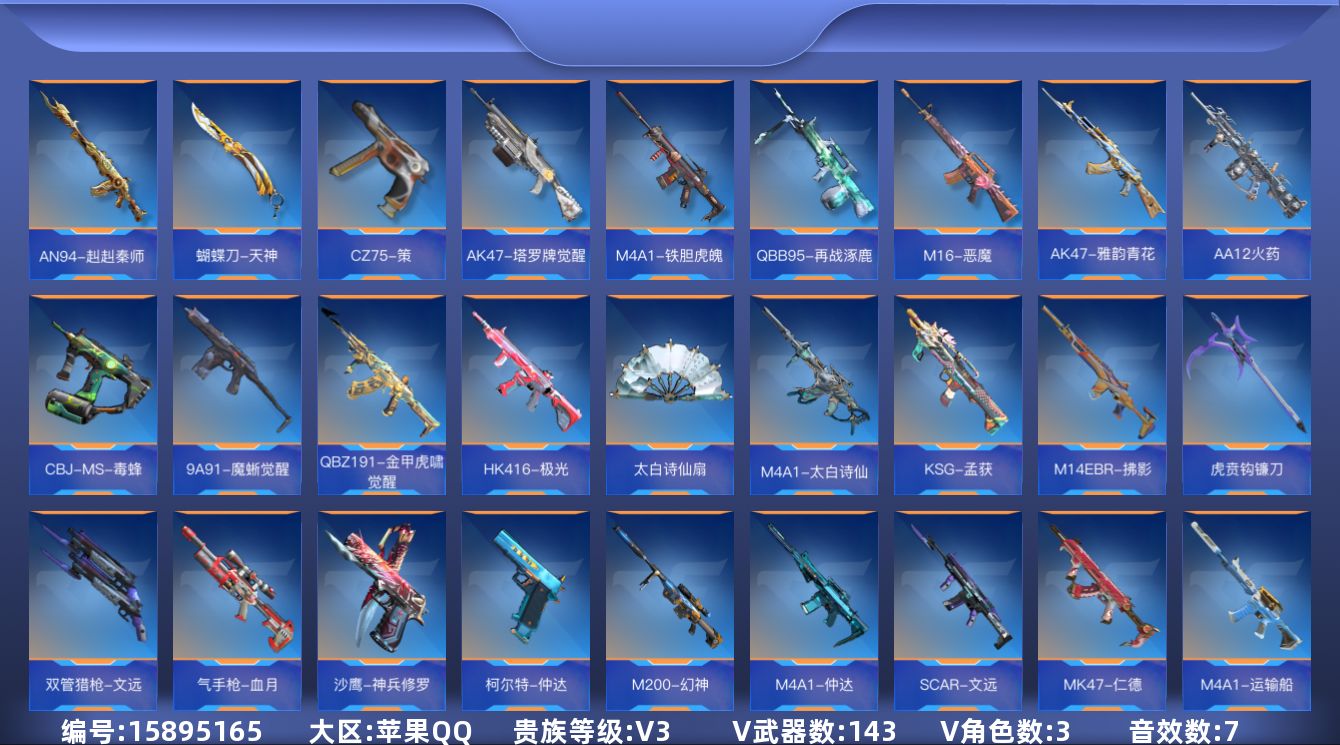This screenshot has width=1340, height=745.
Task: Select the AA12火药 shotgun thumbnail
Action: [x=1245, y=170]
